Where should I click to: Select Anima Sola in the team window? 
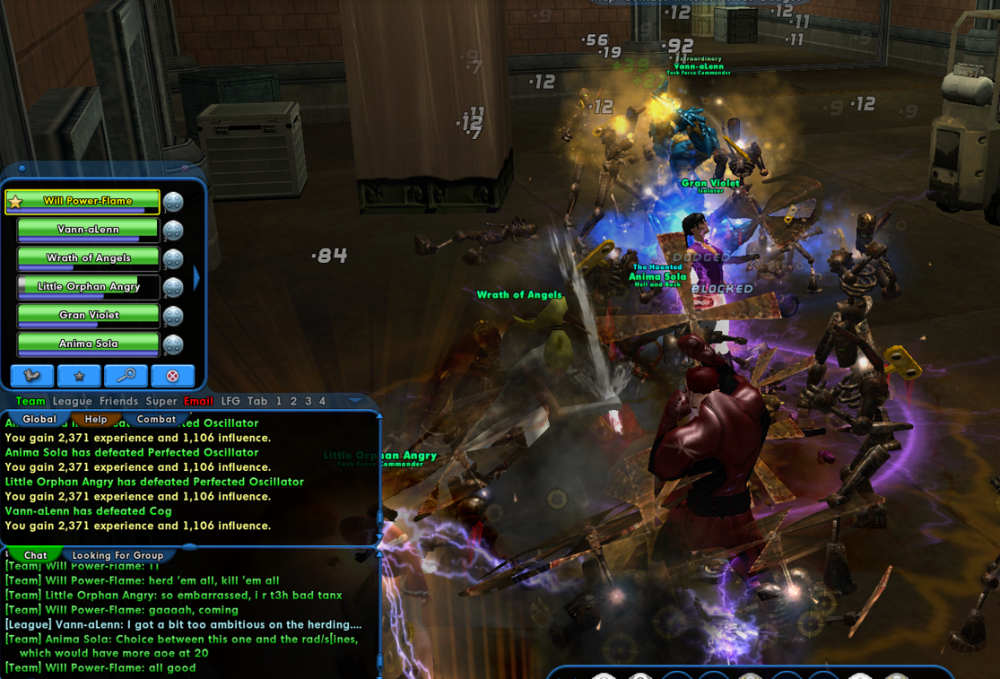click(88, 344)
